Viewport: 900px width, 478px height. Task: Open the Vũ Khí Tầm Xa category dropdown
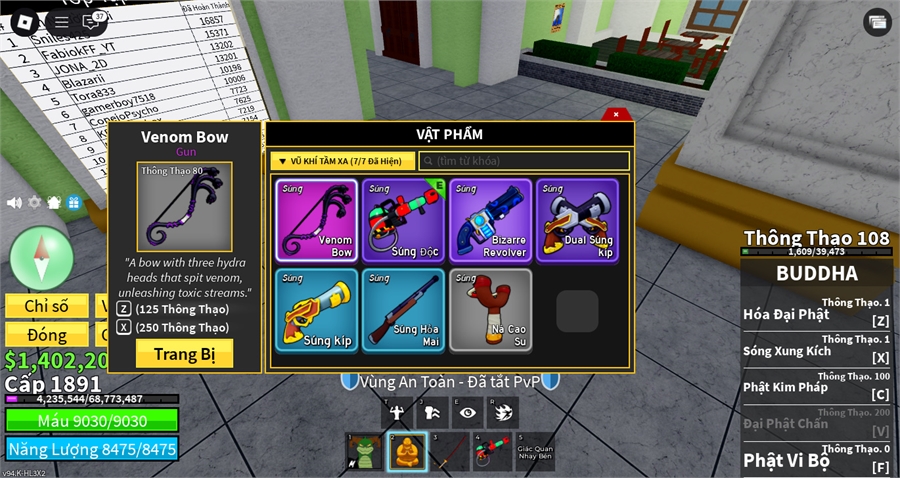pos(342,160)
